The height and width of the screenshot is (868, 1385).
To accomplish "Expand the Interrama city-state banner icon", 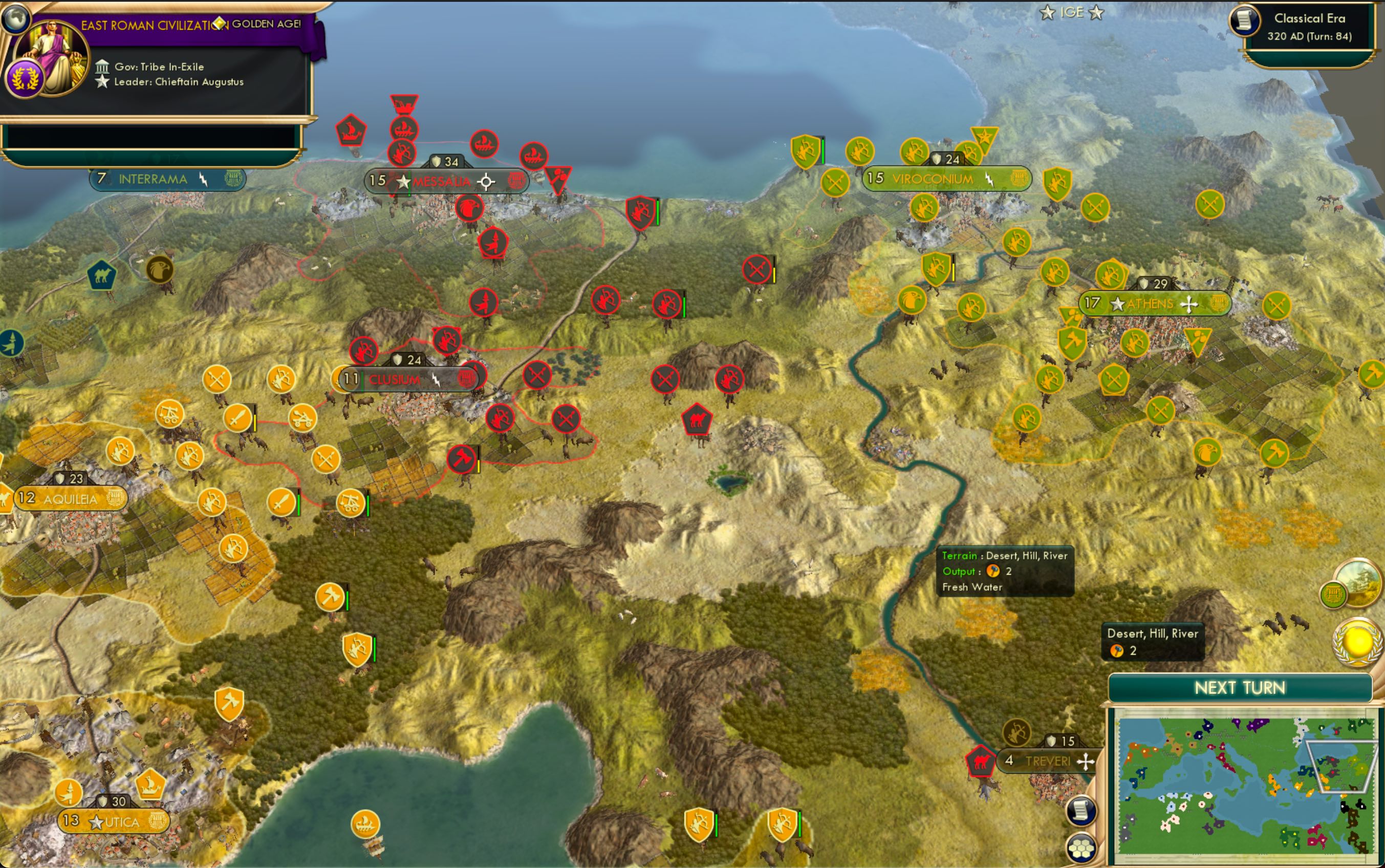I will (233, 179).
